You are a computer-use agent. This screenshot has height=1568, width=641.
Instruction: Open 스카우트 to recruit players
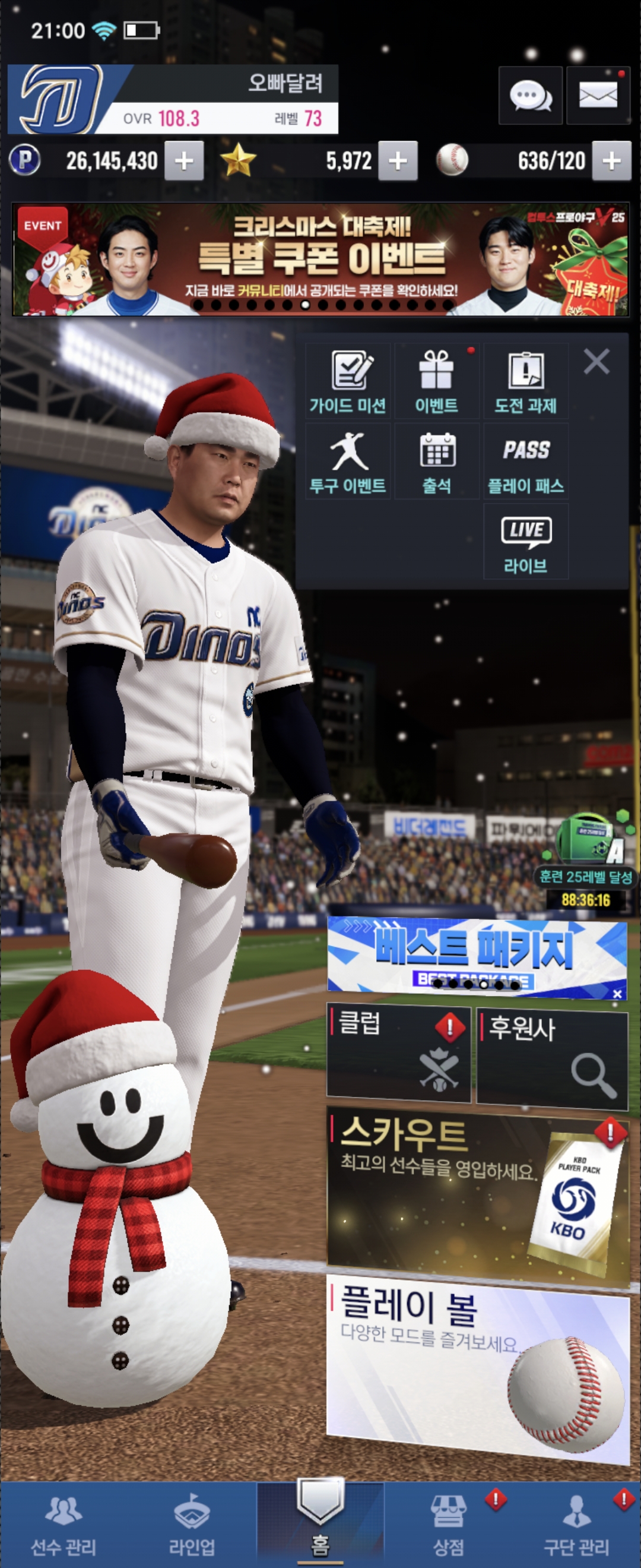[477, 1193]
